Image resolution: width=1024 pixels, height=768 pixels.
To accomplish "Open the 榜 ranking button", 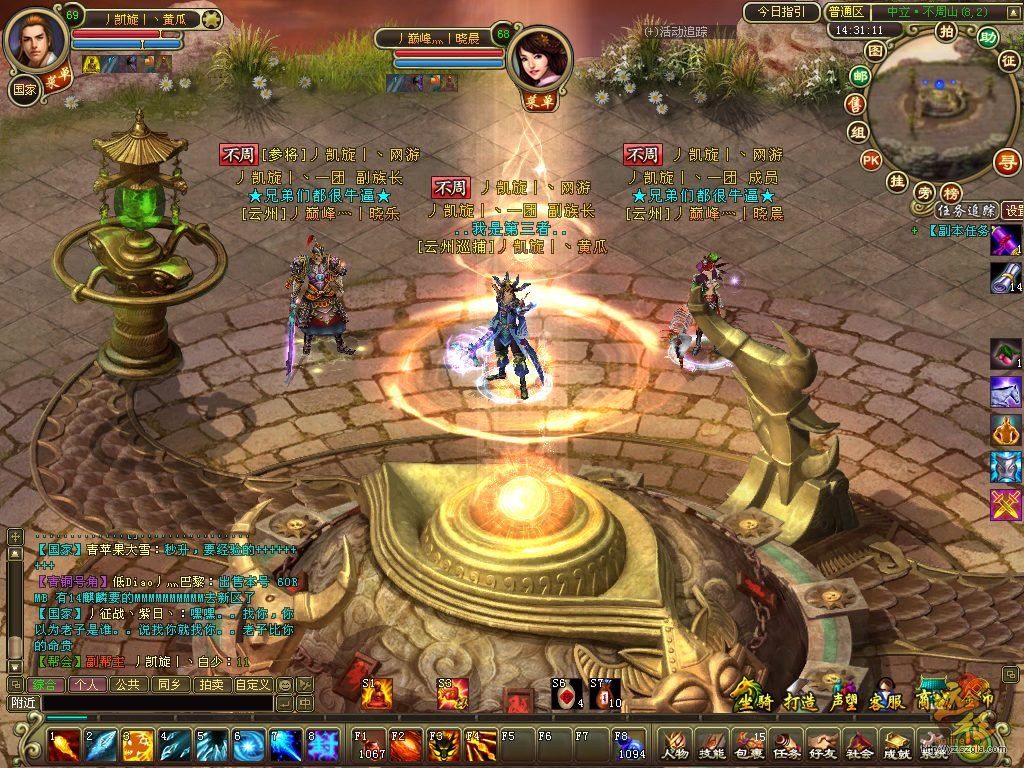I will (x=951, y=192).
